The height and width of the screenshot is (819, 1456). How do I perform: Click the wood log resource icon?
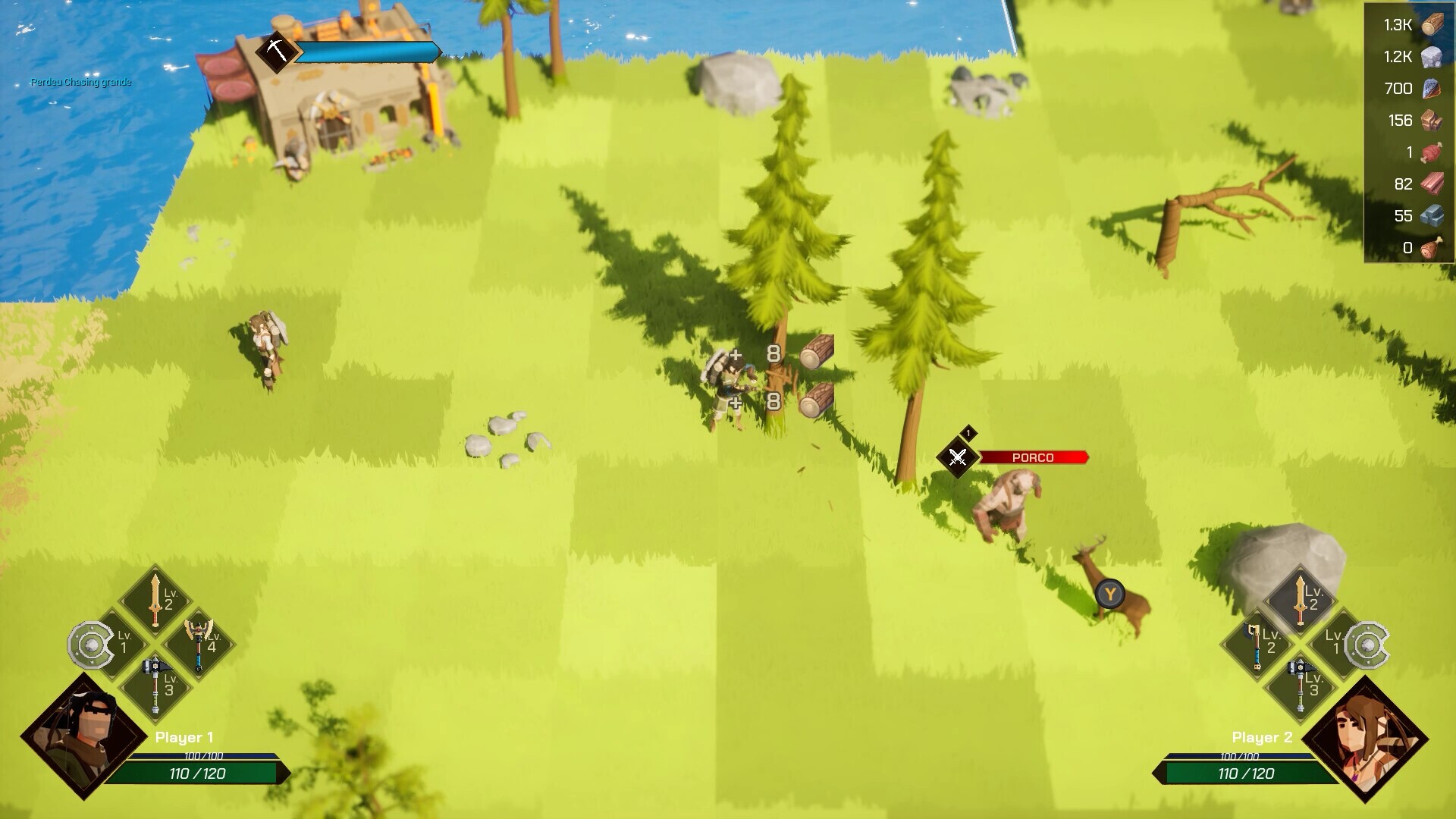1432,25
